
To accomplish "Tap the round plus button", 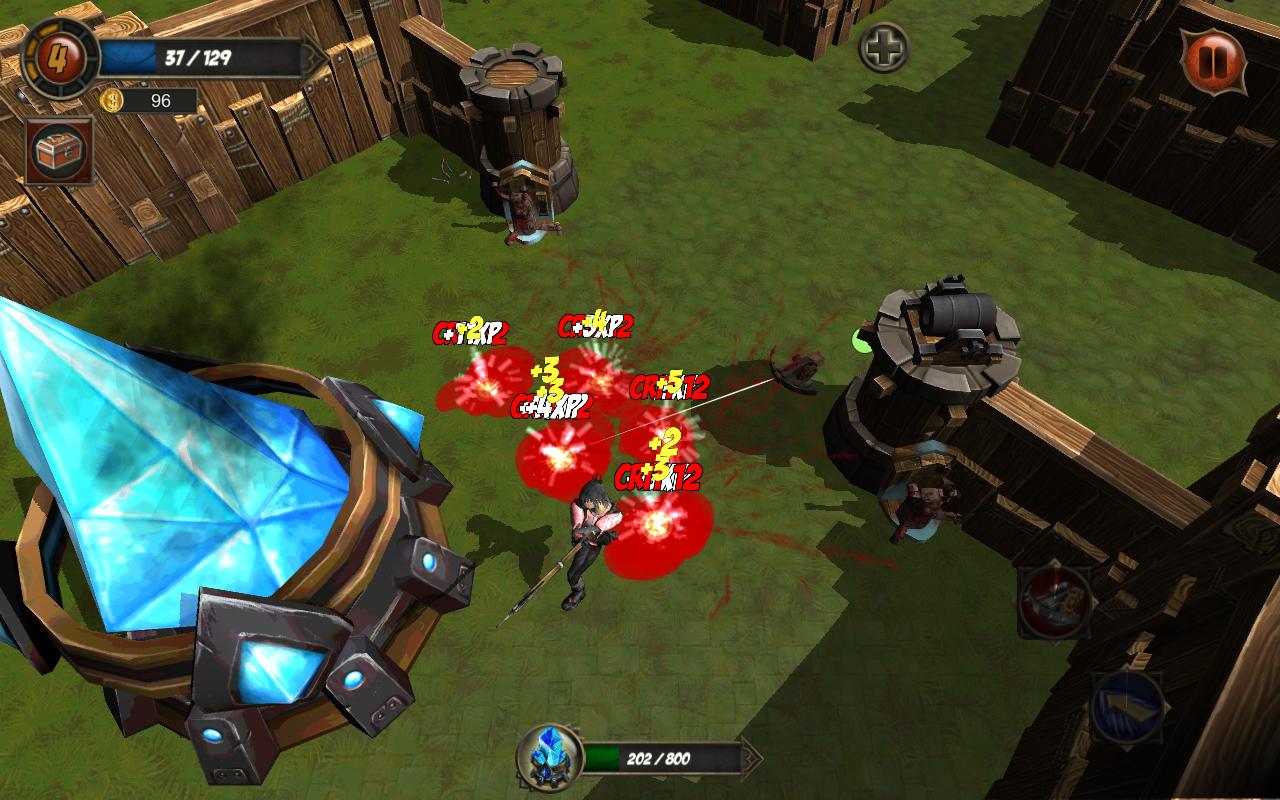I will (884, 47).
